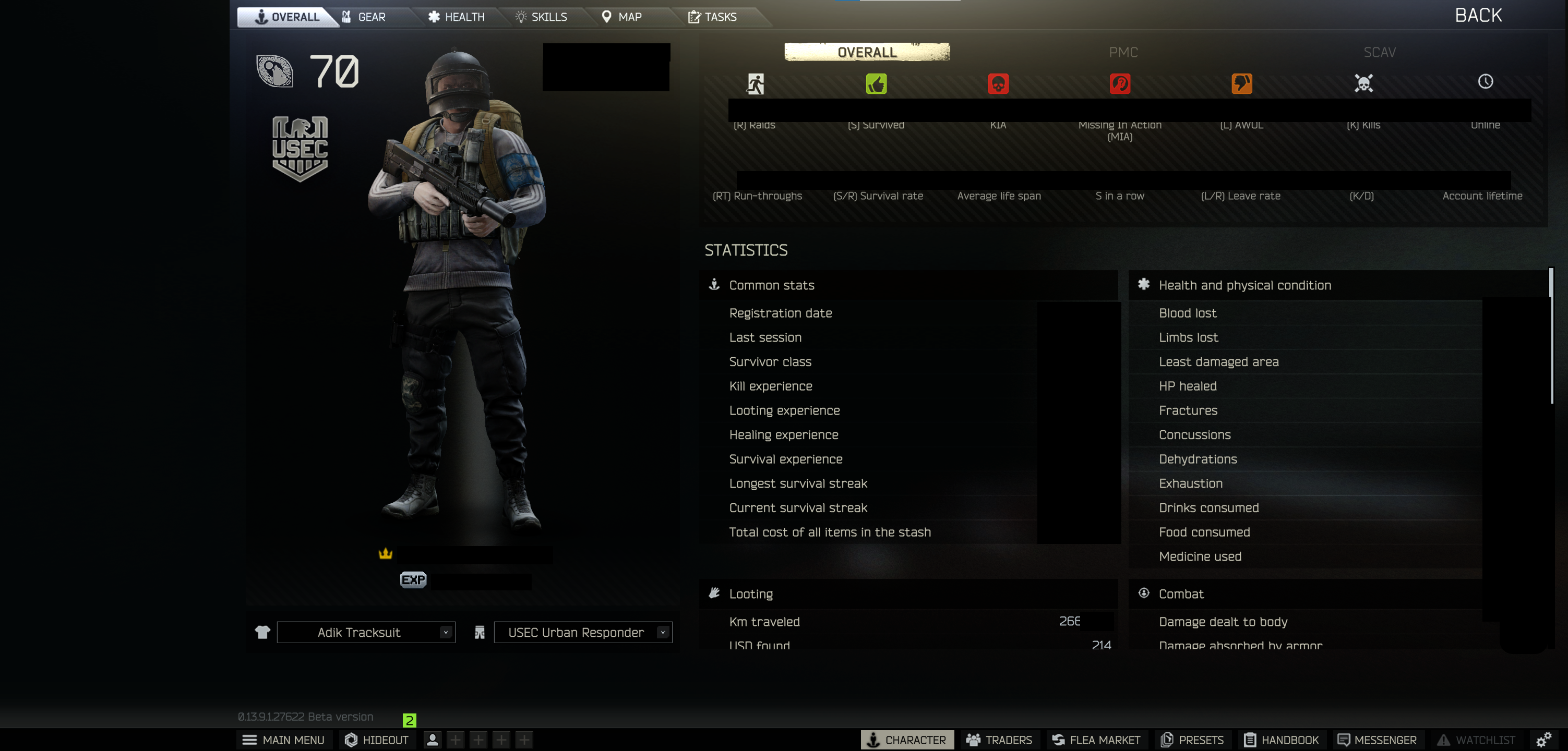1568x751 pixels.
Task: Open the Tasks tab
Action: coord(712,17)
